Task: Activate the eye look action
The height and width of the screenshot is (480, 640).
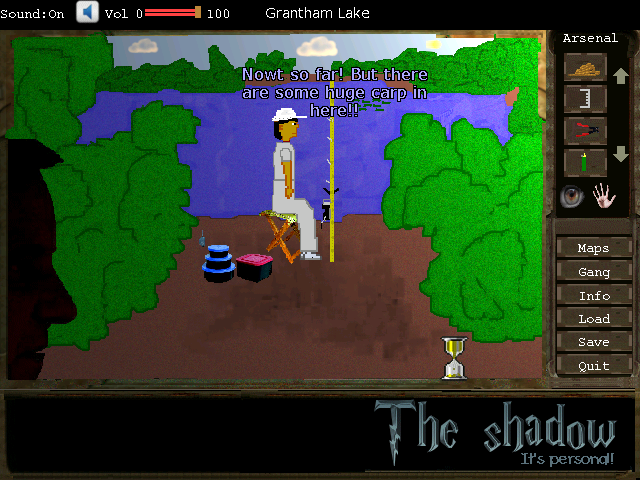Action: coord(572,196)
